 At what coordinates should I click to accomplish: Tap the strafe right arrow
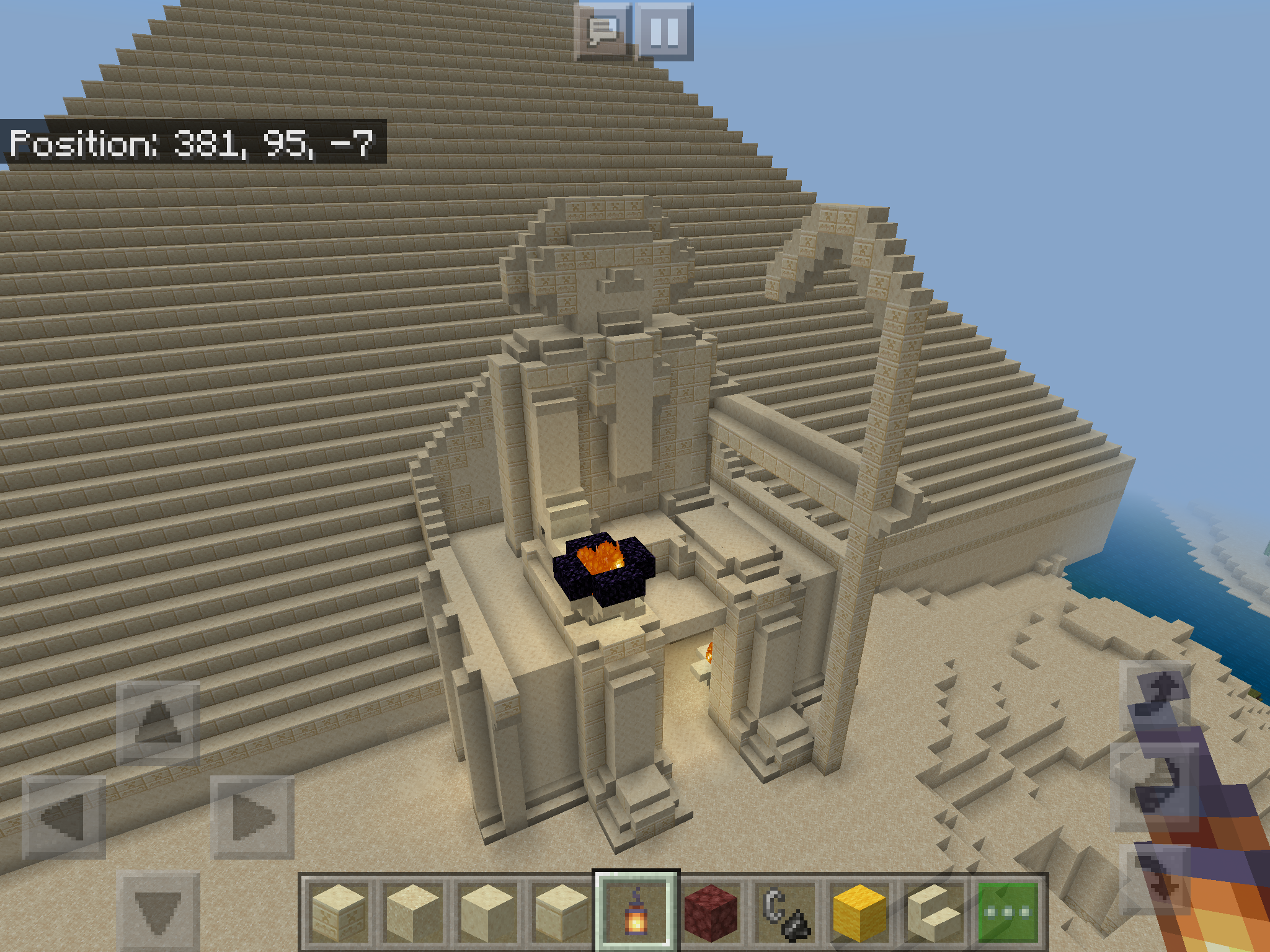(252, 818)
